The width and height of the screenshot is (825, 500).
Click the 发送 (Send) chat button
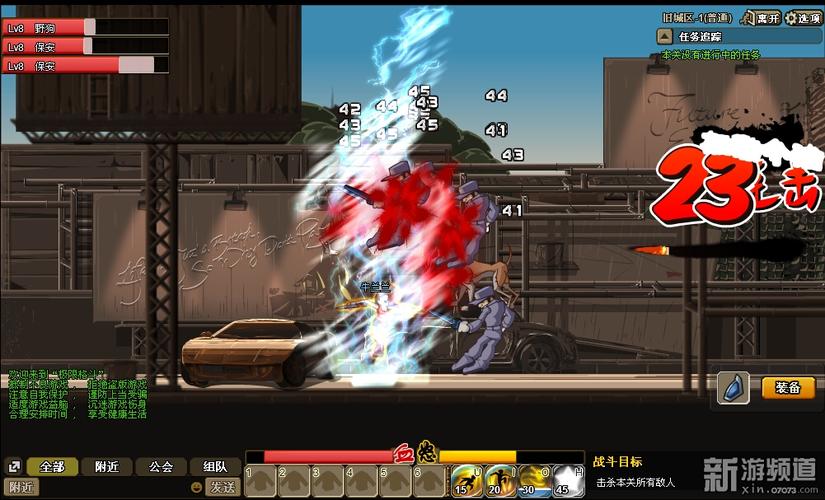coord(222,487)
